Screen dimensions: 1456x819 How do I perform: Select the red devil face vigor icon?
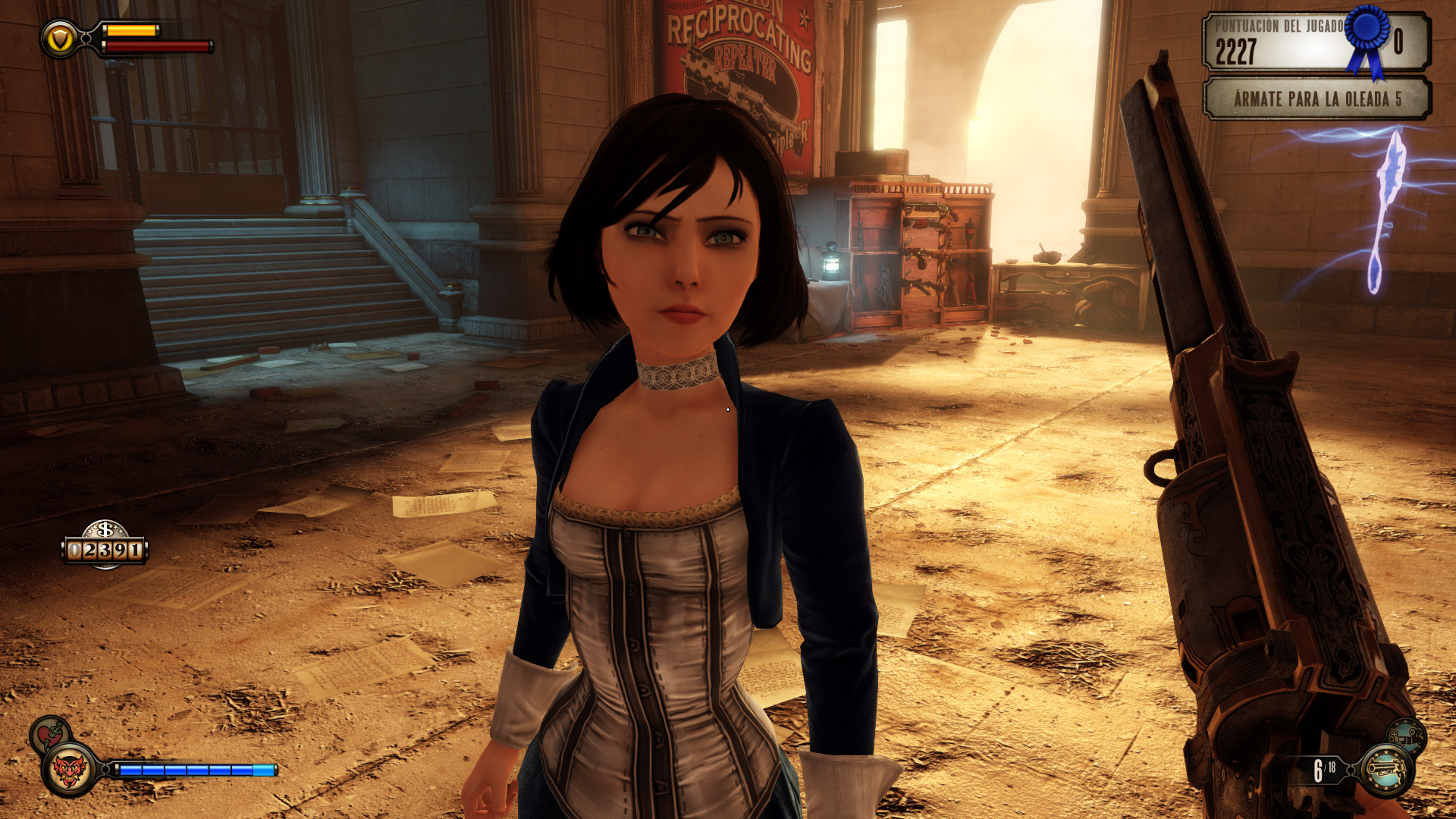70,770
